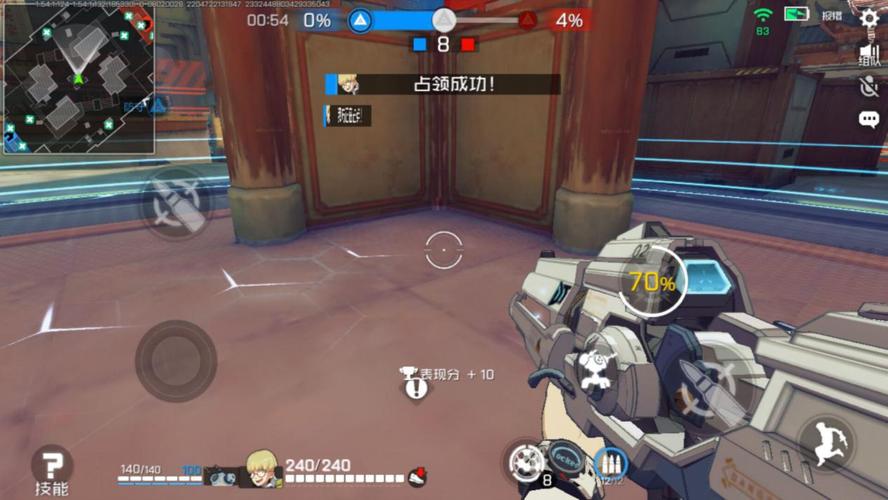
Task: Activate the 70% charged ultimate ability
Action: click(652, 282)
